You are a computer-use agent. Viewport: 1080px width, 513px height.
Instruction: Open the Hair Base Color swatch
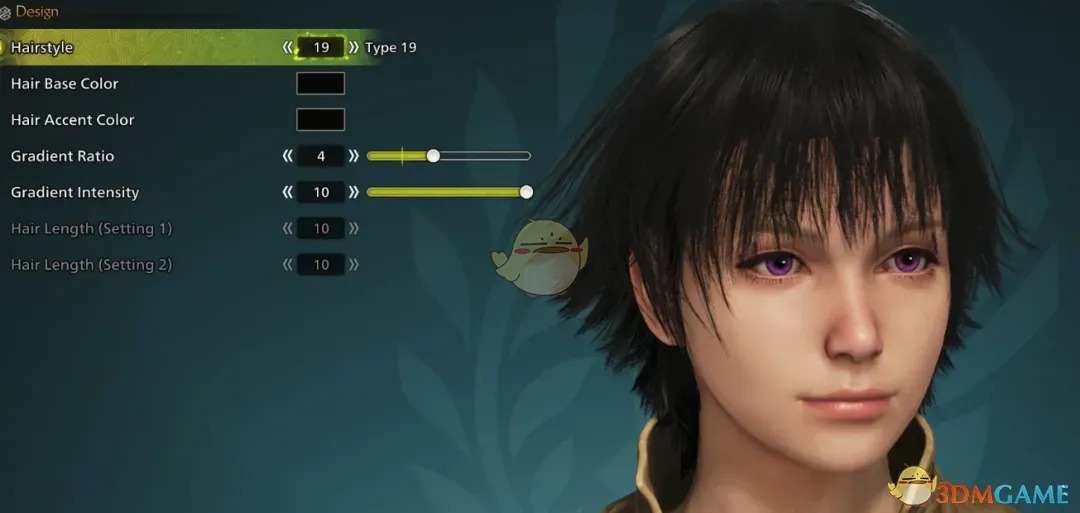point(320,84)
